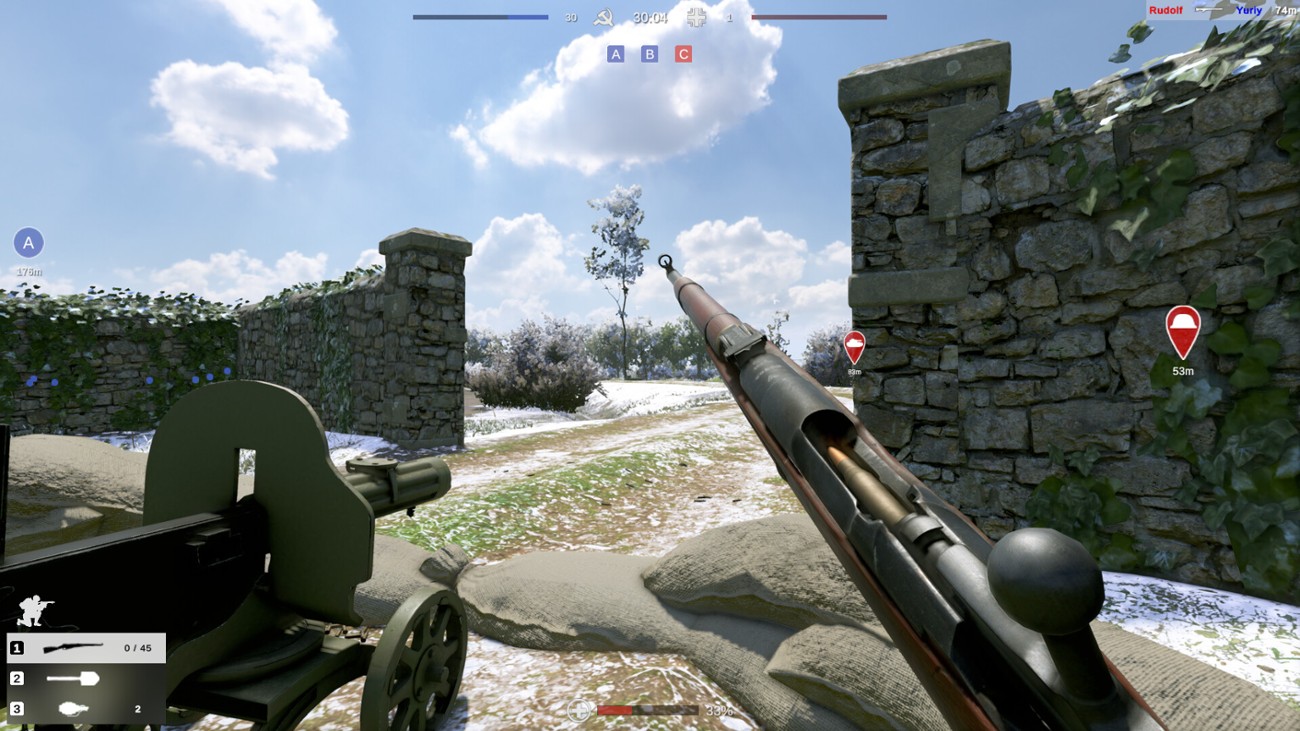The height and width of the screenshot is (731, 1300).
Task: Click the kneeling soldier stance icon
Action: coord(33,611)
